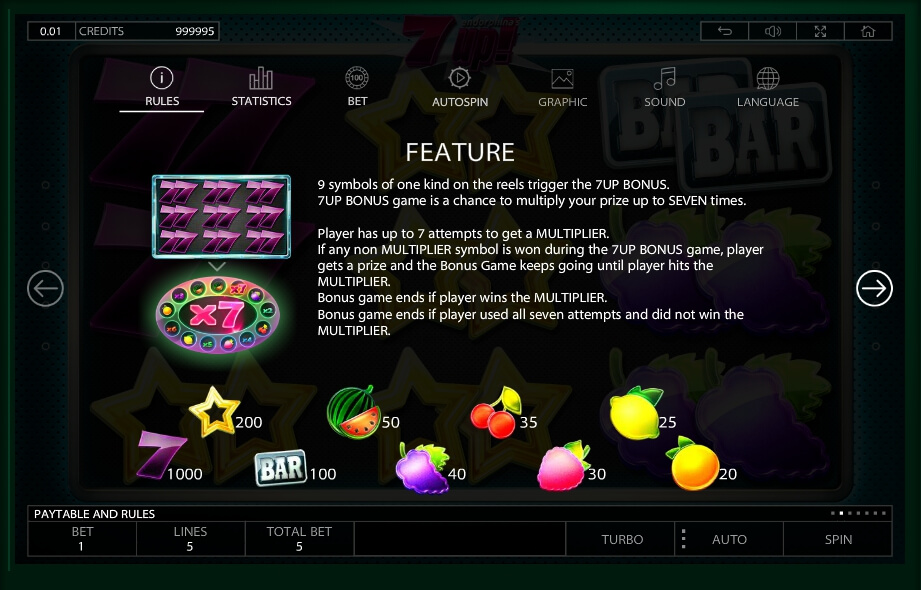Click the back arrow button

[x=725, y=31]
